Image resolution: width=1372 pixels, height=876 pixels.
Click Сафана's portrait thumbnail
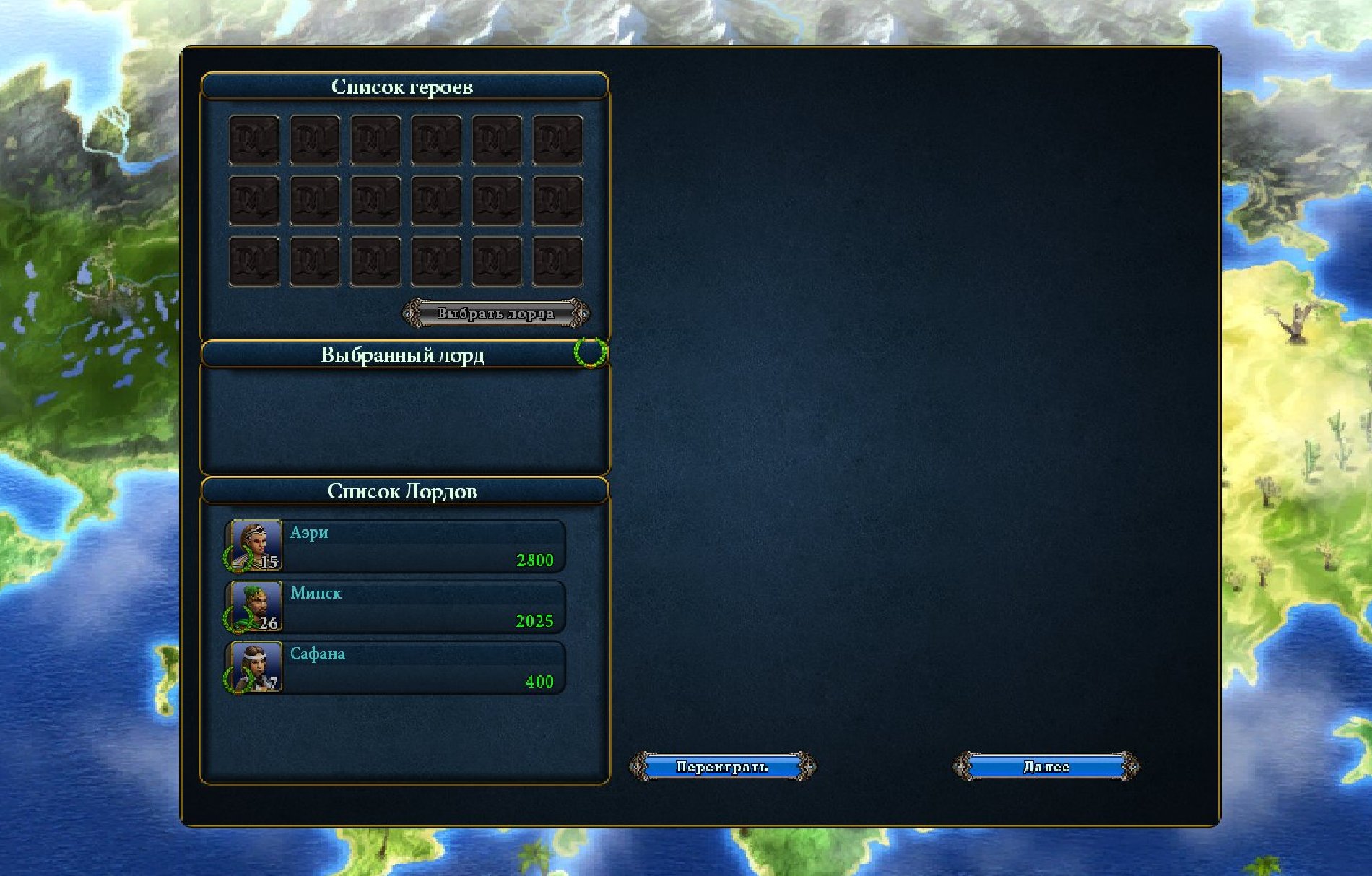254,667
